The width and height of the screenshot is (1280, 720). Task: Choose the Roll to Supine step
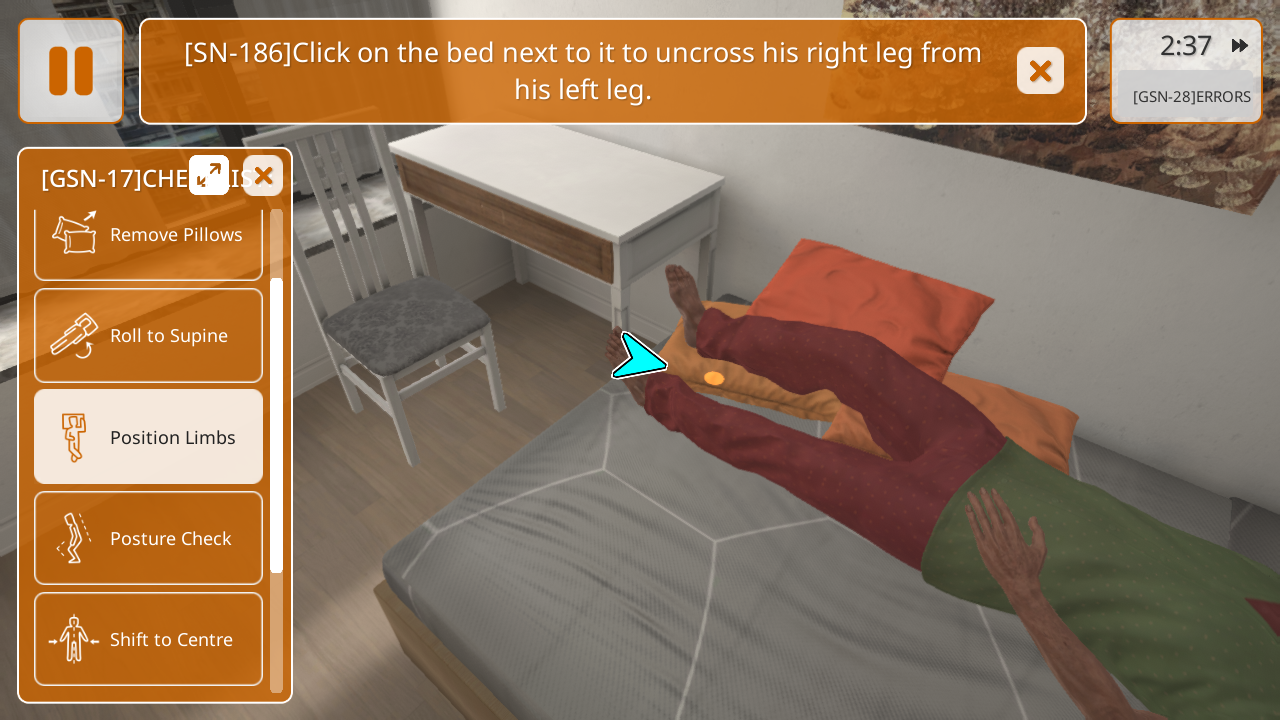148,336
